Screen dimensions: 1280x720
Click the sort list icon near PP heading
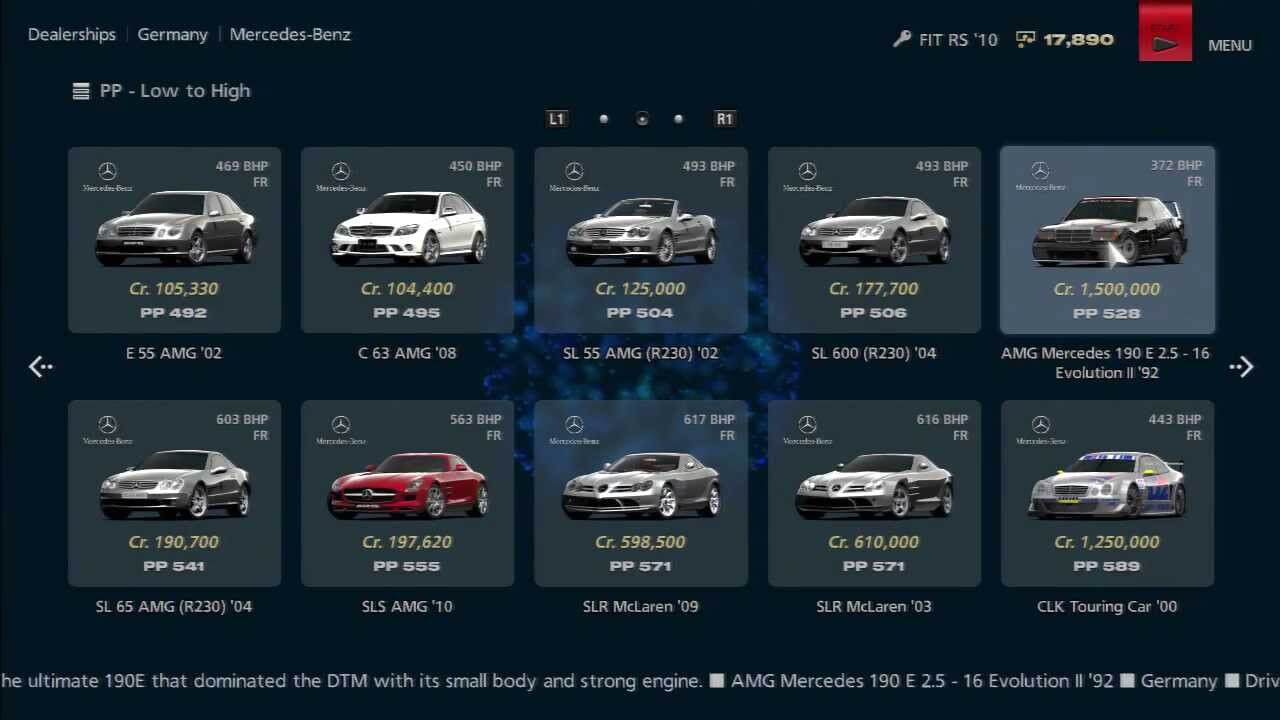80,90
